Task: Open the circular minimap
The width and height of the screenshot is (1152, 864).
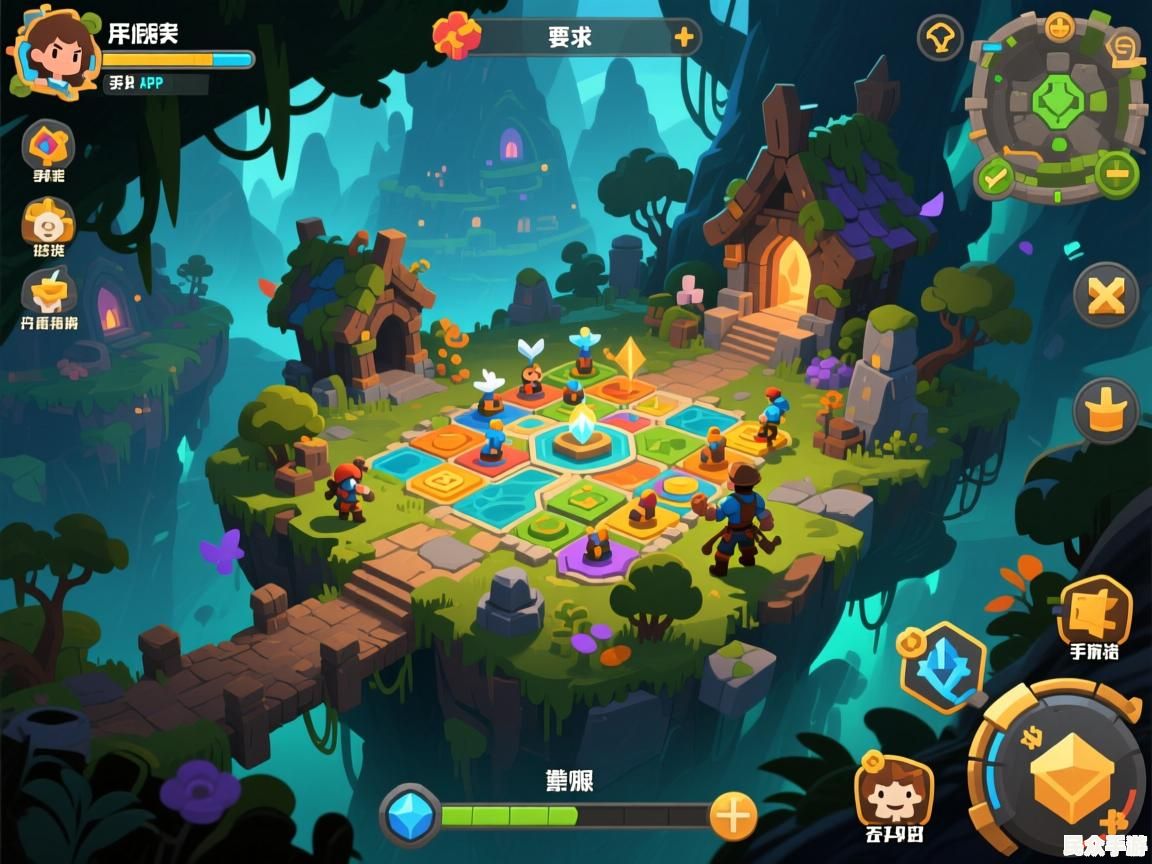Action: pos(1055,105)
